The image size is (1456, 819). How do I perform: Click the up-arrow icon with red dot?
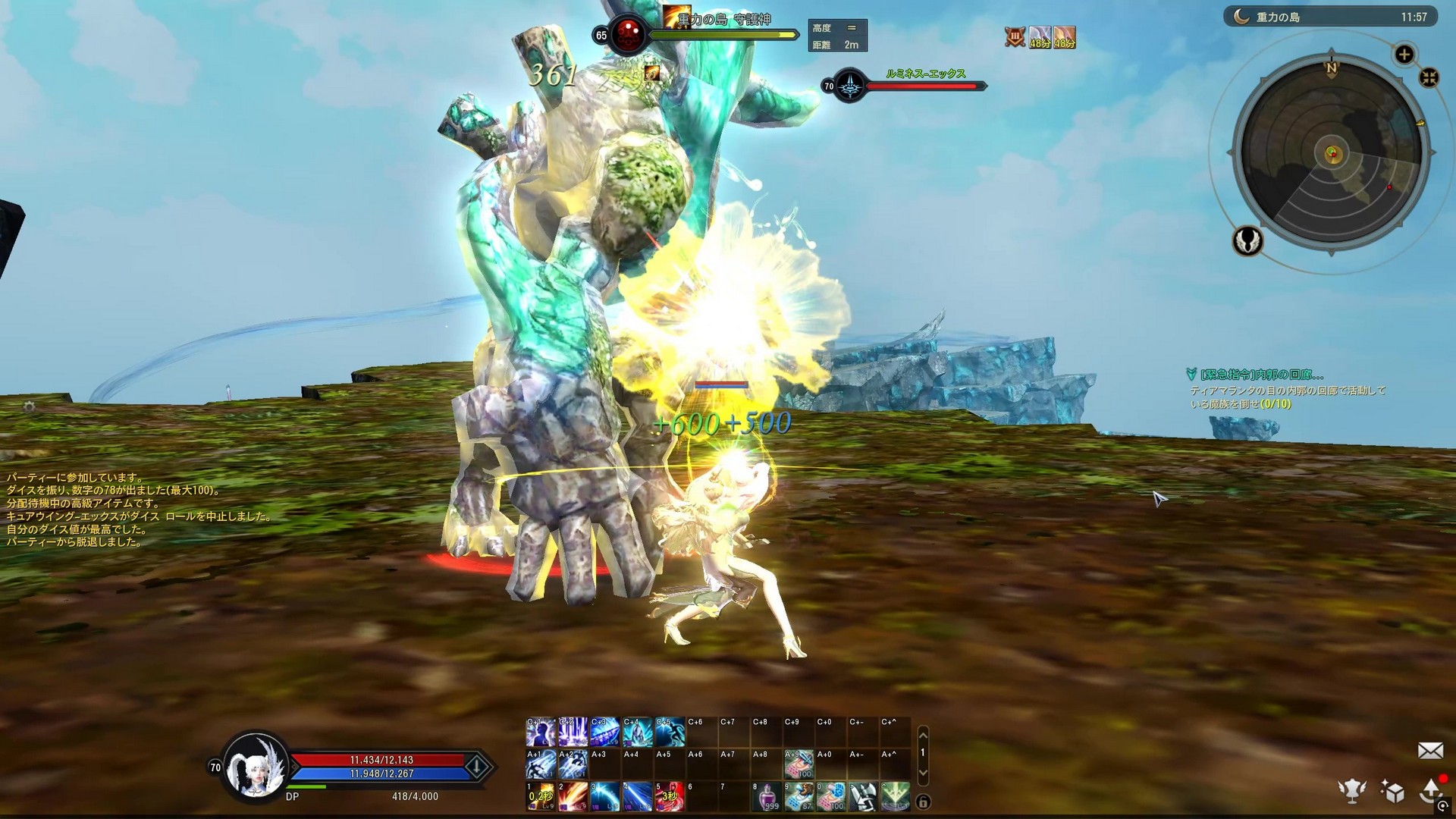1432,789
